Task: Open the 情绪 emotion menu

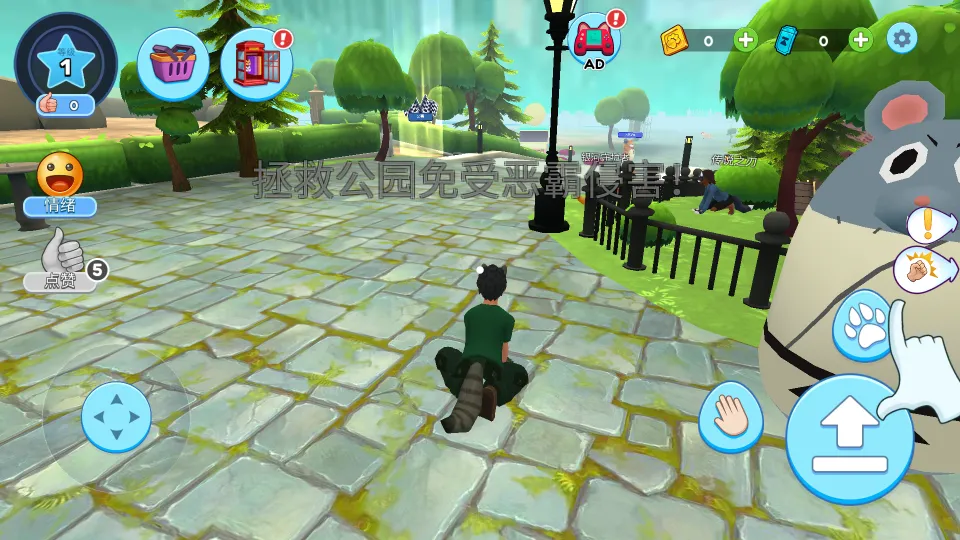Action: (x=60, y=184)
